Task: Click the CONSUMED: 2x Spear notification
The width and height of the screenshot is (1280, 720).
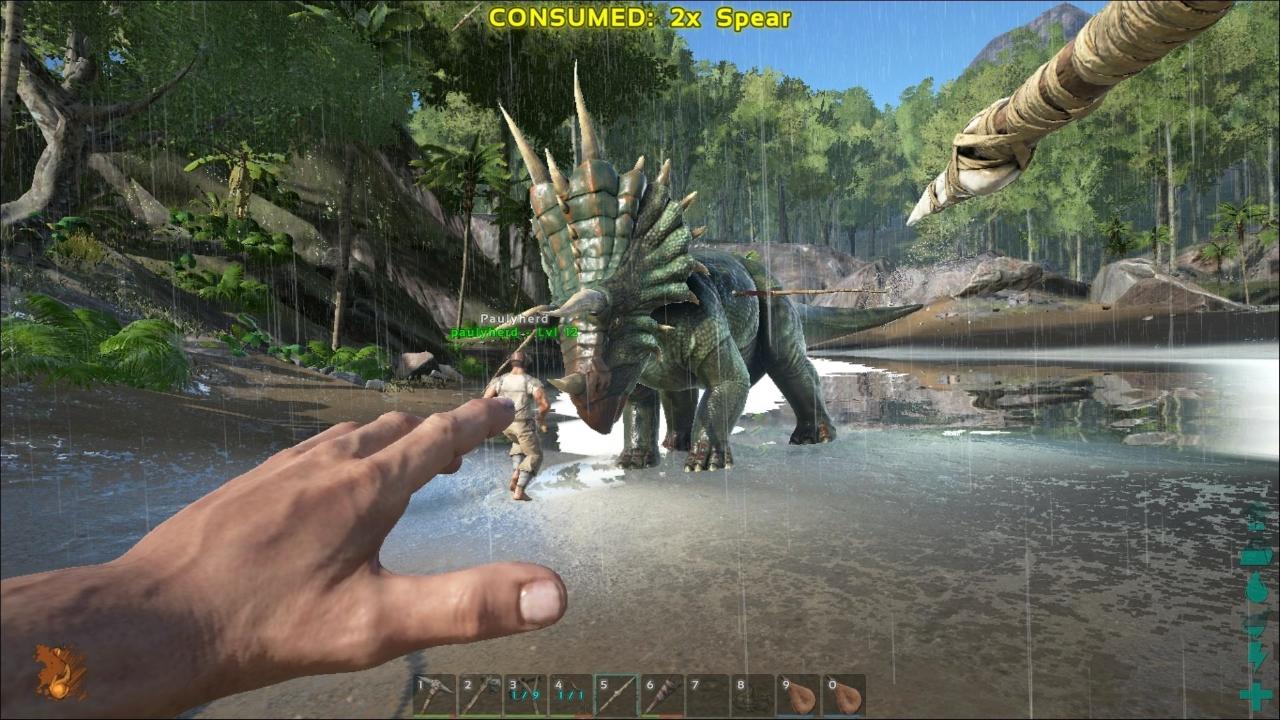Action: 638,17
